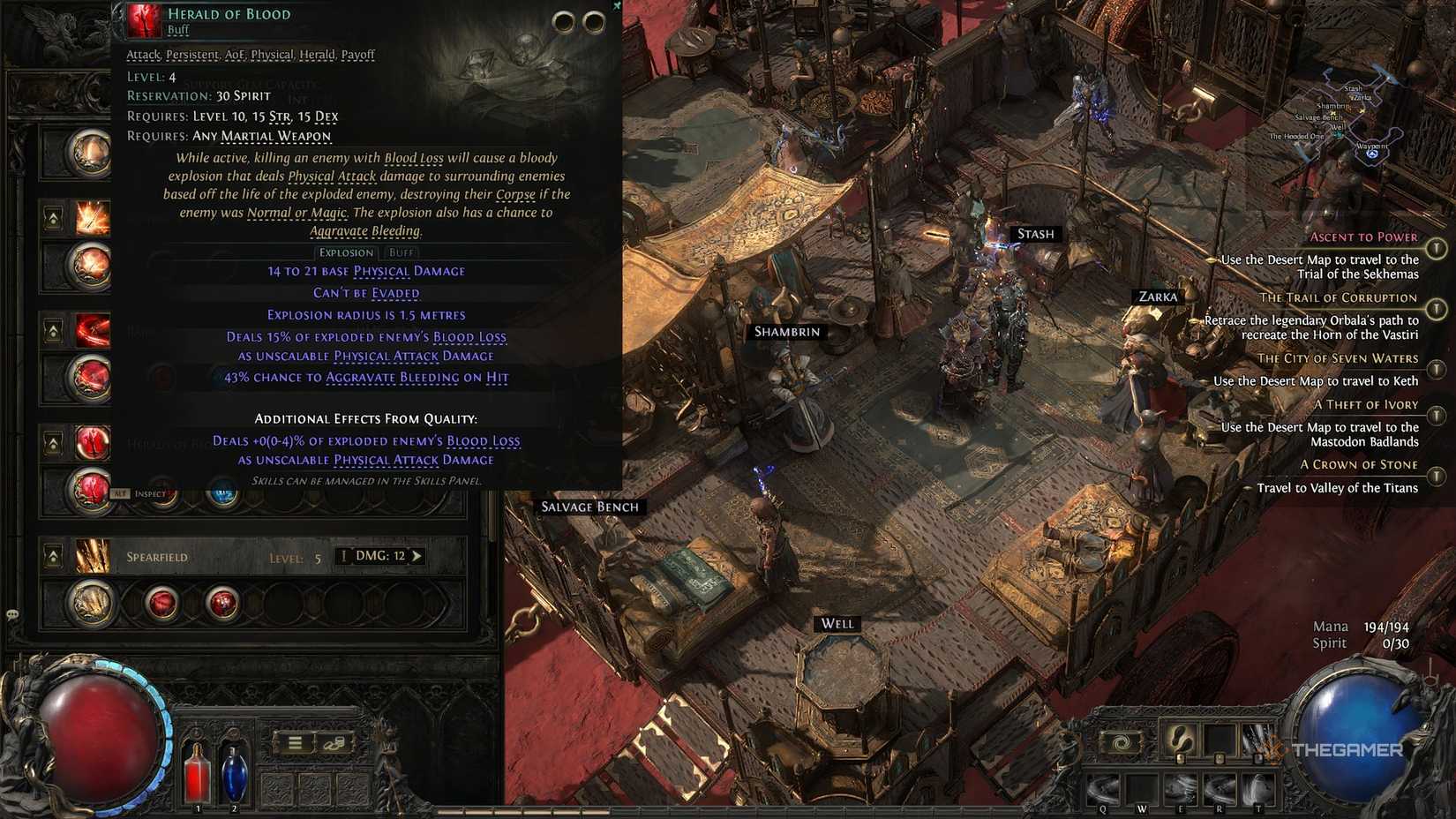Activate the skill bound to the T key
This screenshot has height=819, width=1456.
pyautogui.click(x=1257, y=788)
